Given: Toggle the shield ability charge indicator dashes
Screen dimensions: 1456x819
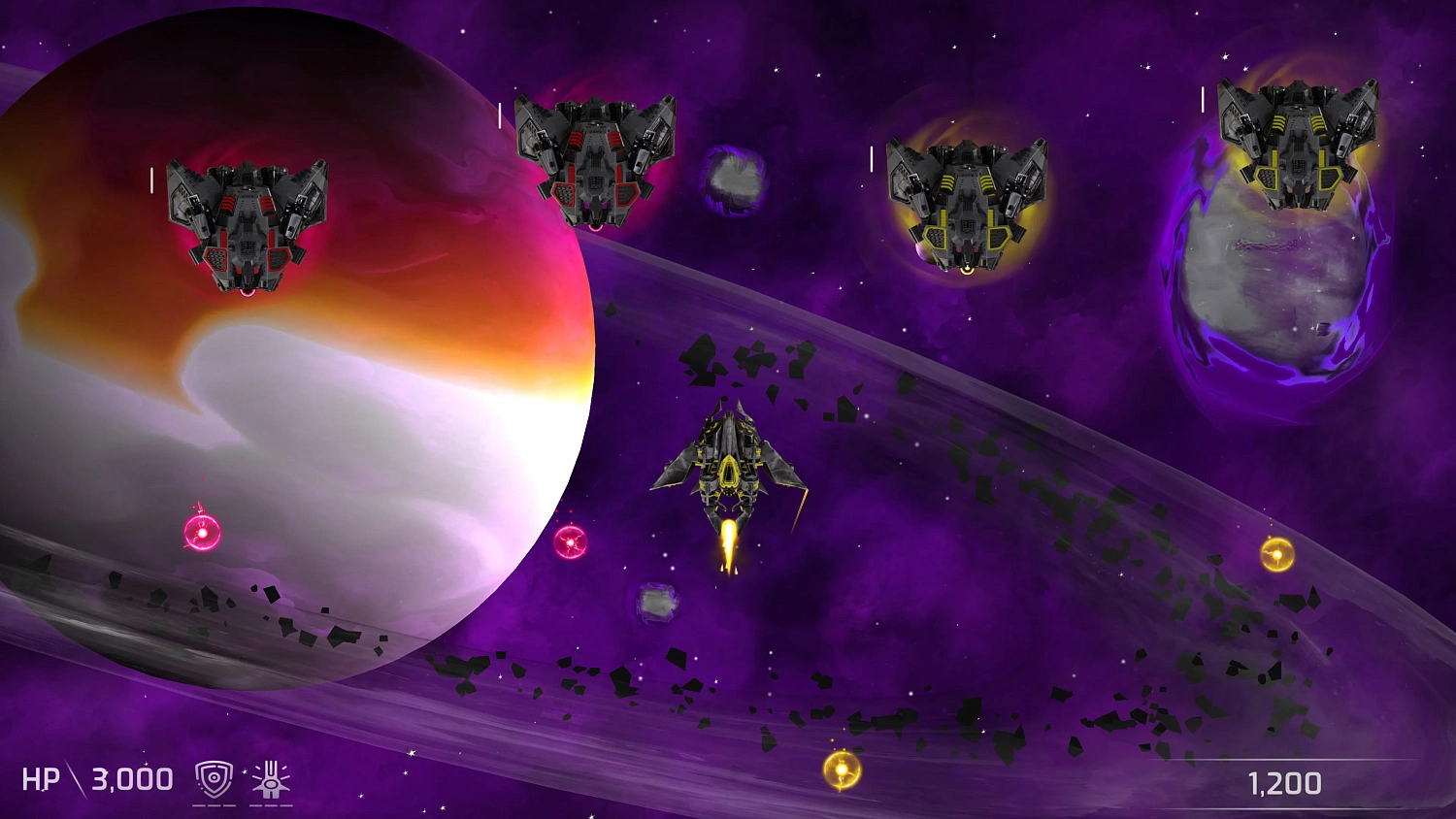Looking at the screenshot, I should 215,803.
